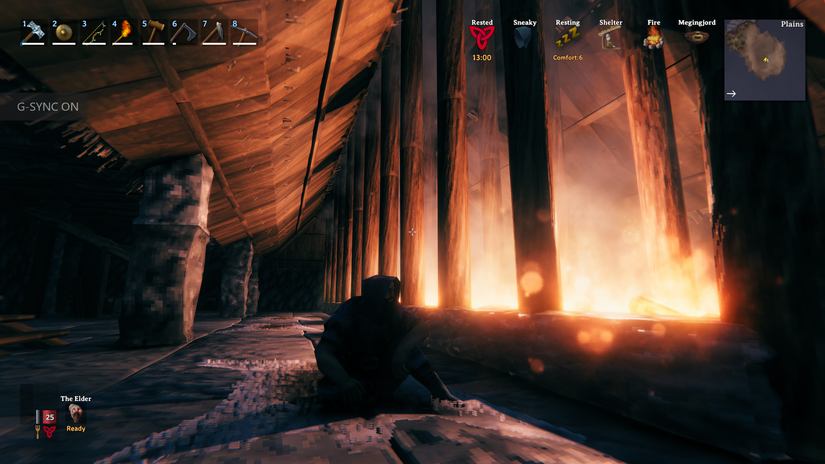Activate The Elder forsaken power icon
Image resolution: width=825 pixels, height=464 pixels.
pyautogui.click(x=76, y=414)
